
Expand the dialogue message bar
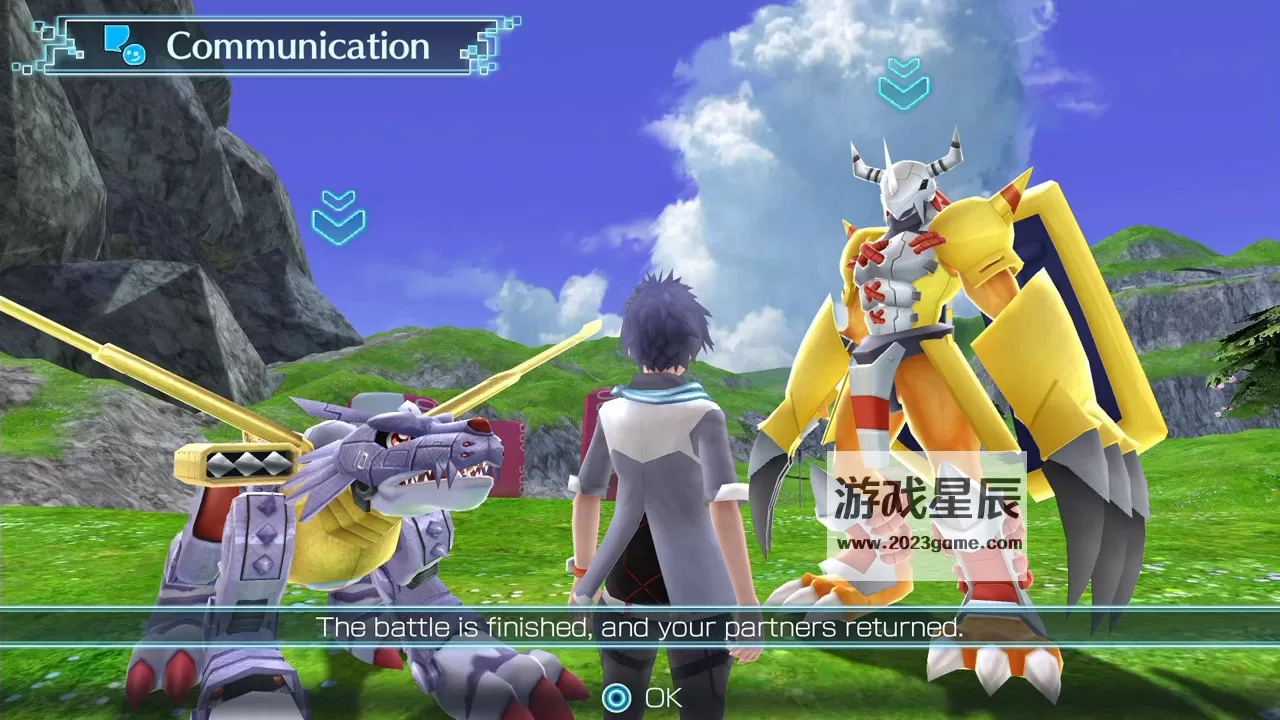tap(640, 628)
